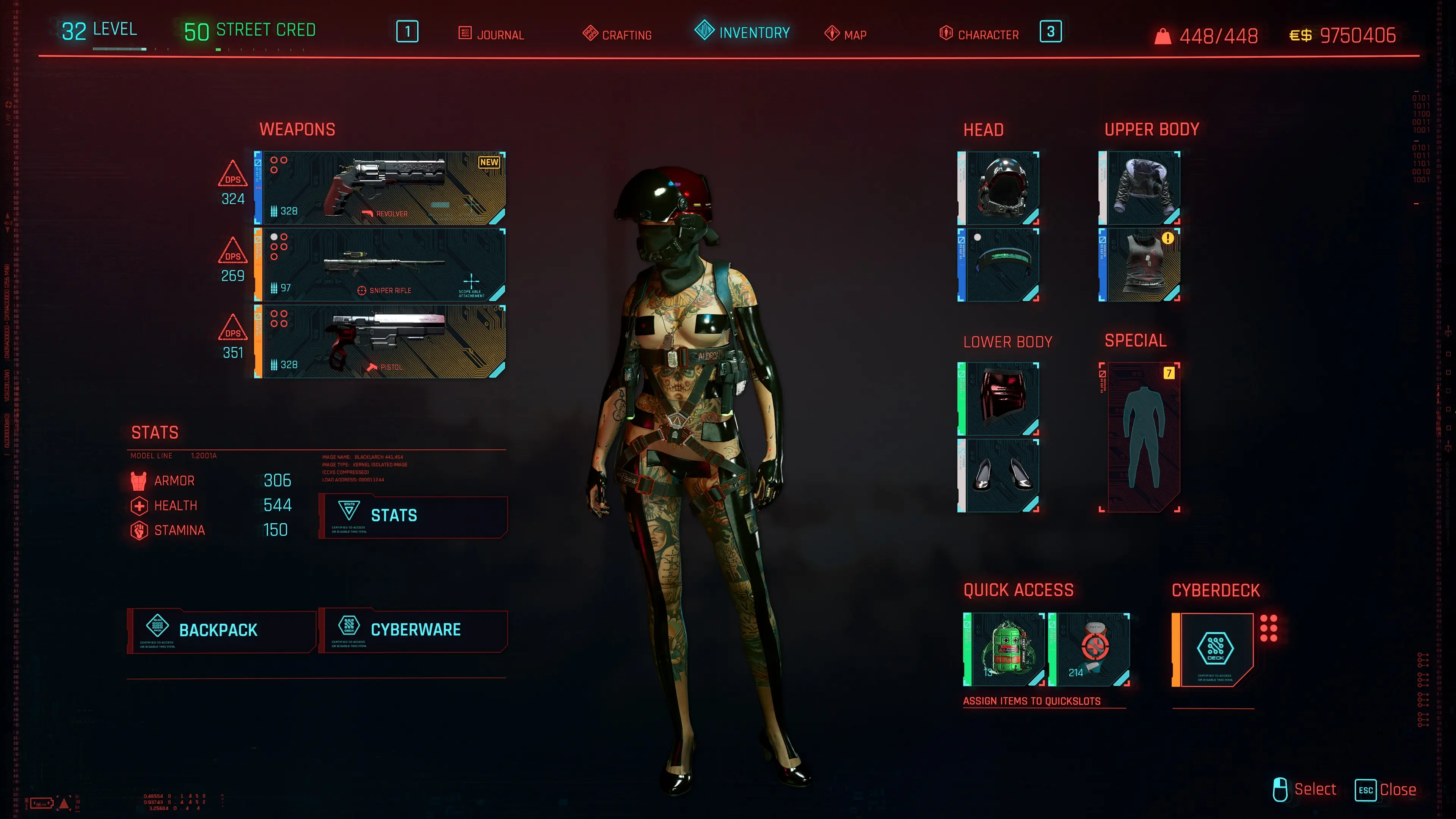The image size is (1456, 819).
Task: Open the Map tab
Action: [846, 35]
